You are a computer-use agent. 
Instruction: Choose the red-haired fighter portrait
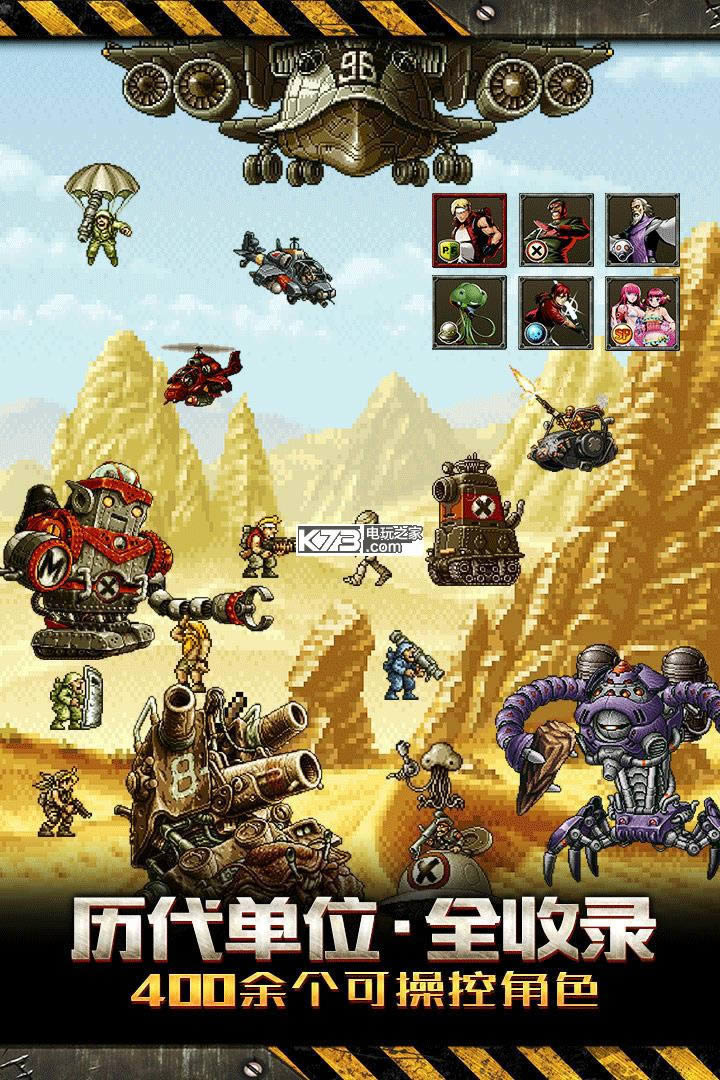pyautogui.click(x=555, y=313)
